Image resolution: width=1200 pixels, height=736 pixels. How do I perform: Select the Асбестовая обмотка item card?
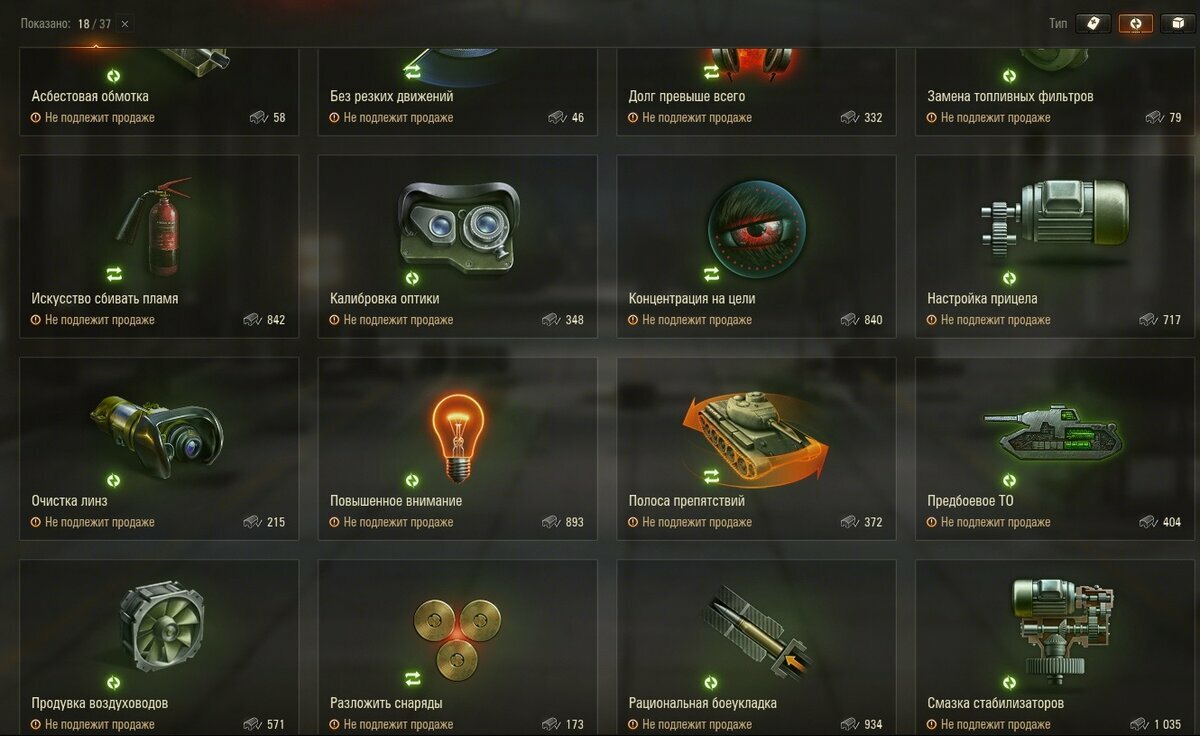(x=159, y=90)
